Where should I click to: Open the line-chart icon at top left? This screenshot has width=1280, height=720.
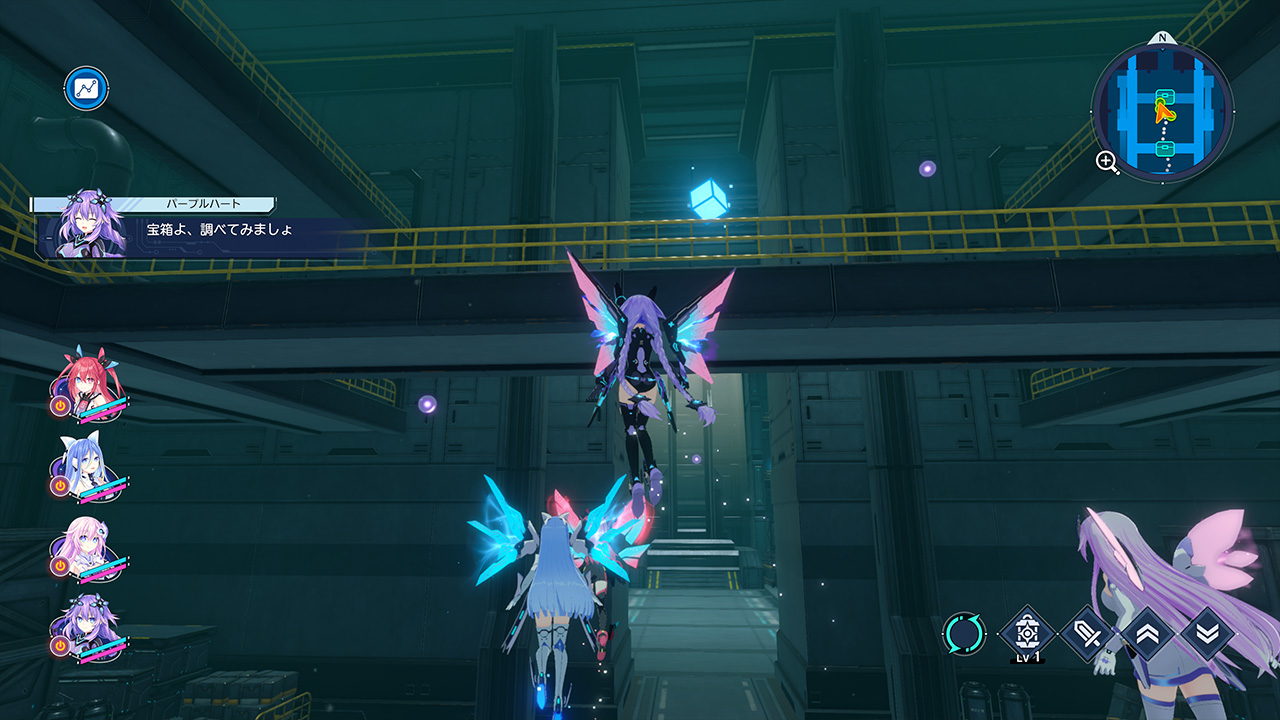click(x=87, y=88)
